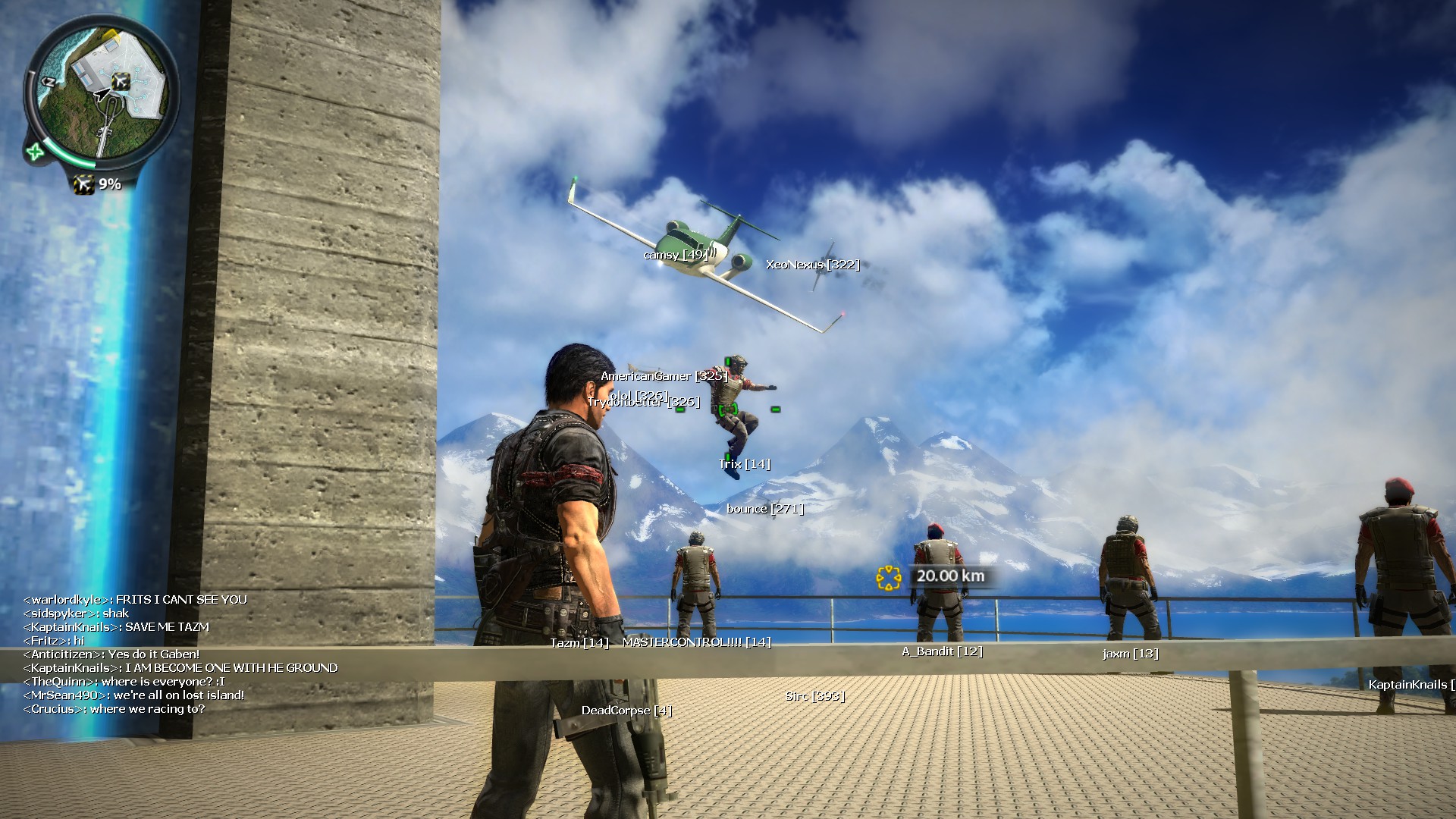
Task: Click the airport completion icon beside 9%
Action: (x=83, y=184)
